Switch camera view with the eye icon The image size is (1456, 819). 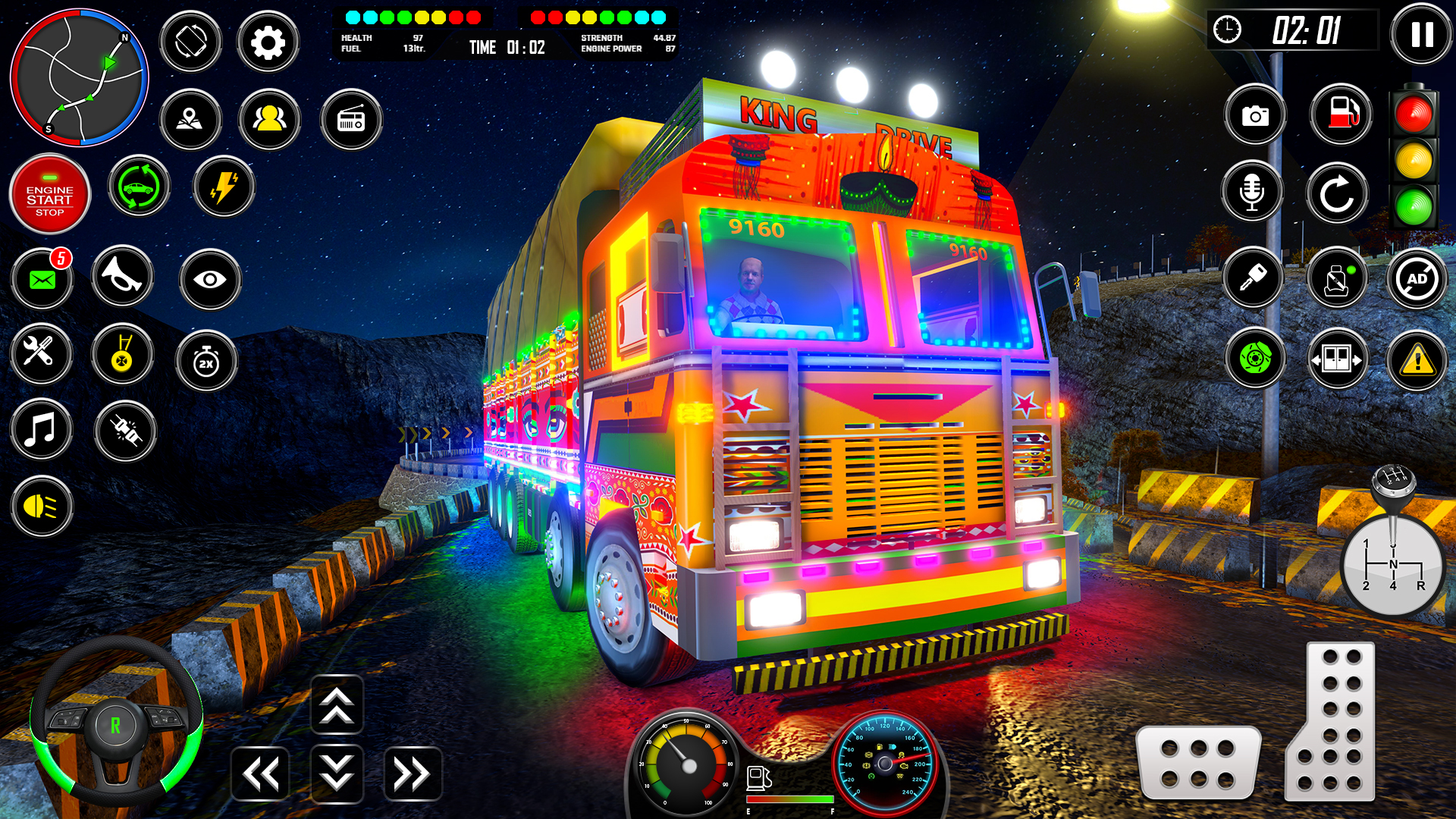pyautogui.click(x=210, y=279)
